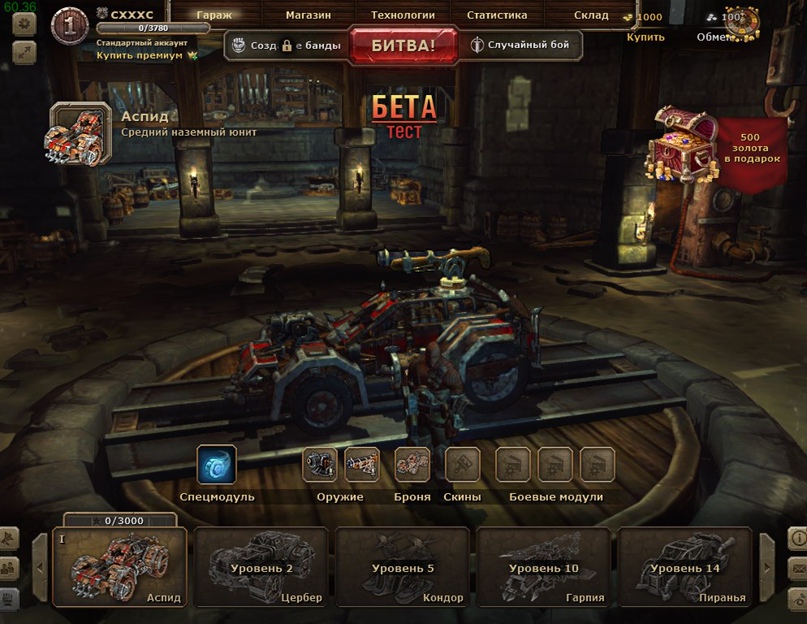Start the battle with the БИТВА! button
Image resolution: width=807 pixels, height=624 pixels.
tap(403, 46)
